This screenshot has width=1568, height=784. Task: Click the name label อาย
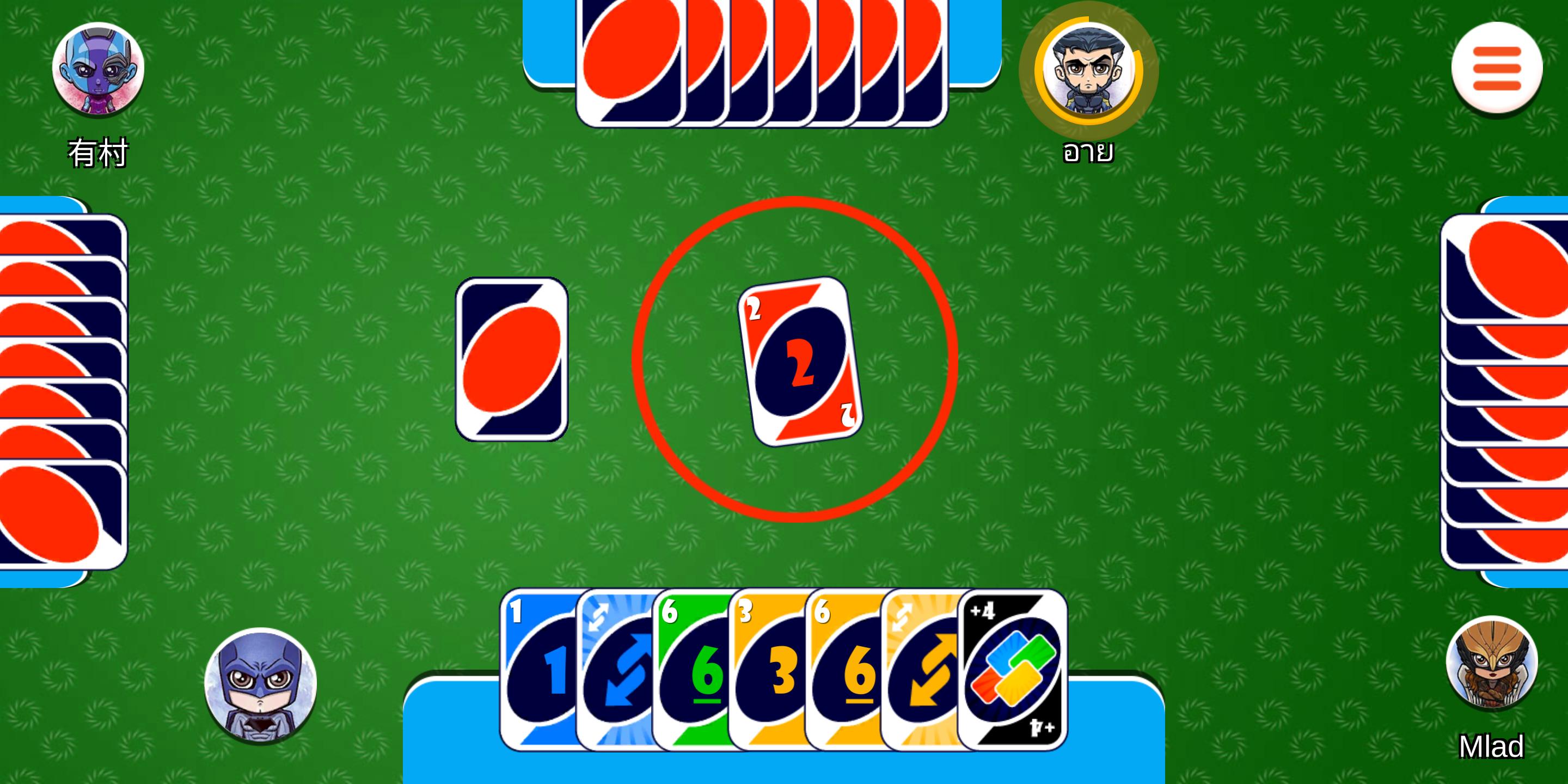click(x=1087, y=154)
